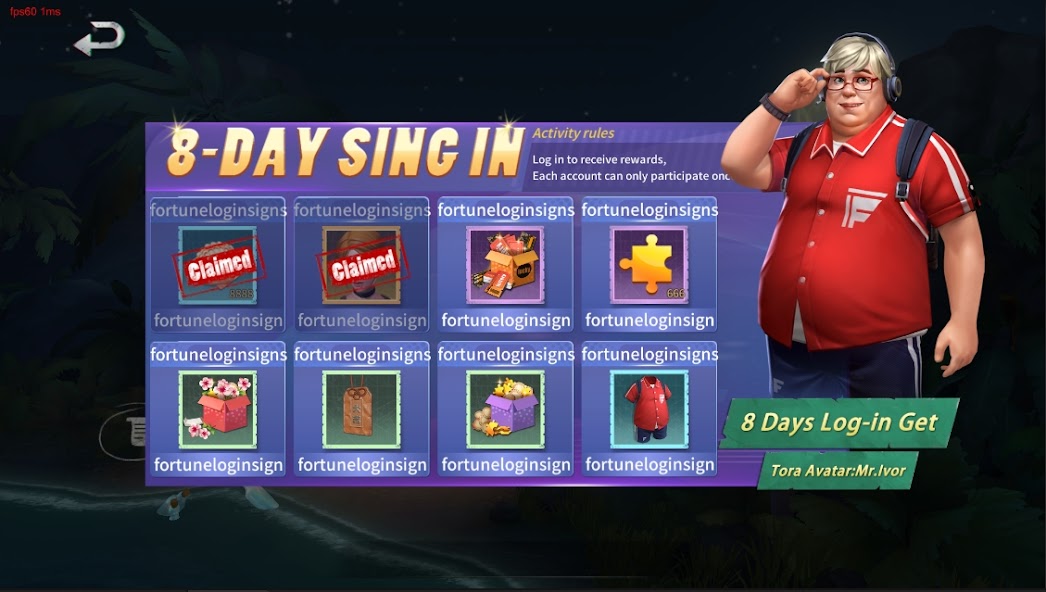Screen dimensions: 1046x592
Task: Choose the yellow puzzle piece reward
Action: [x=649, y=265]
